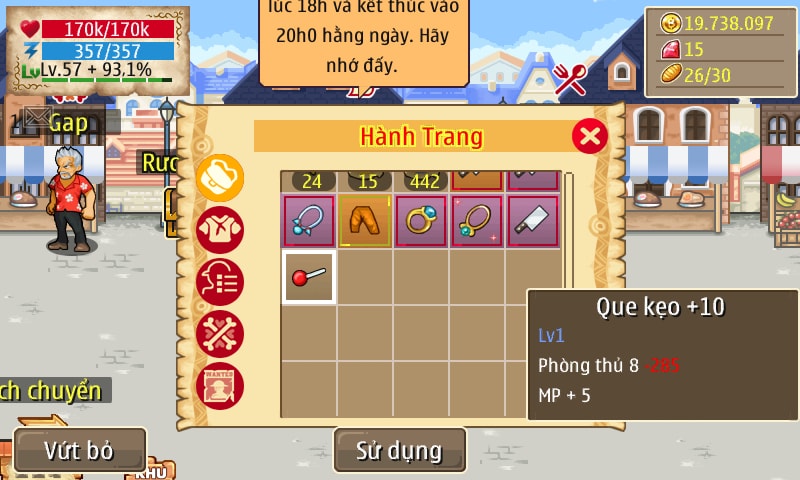Select the lollipop Que kẹo item slot
The width and height of the screenshot is (800, 480).
coord(308,277)
